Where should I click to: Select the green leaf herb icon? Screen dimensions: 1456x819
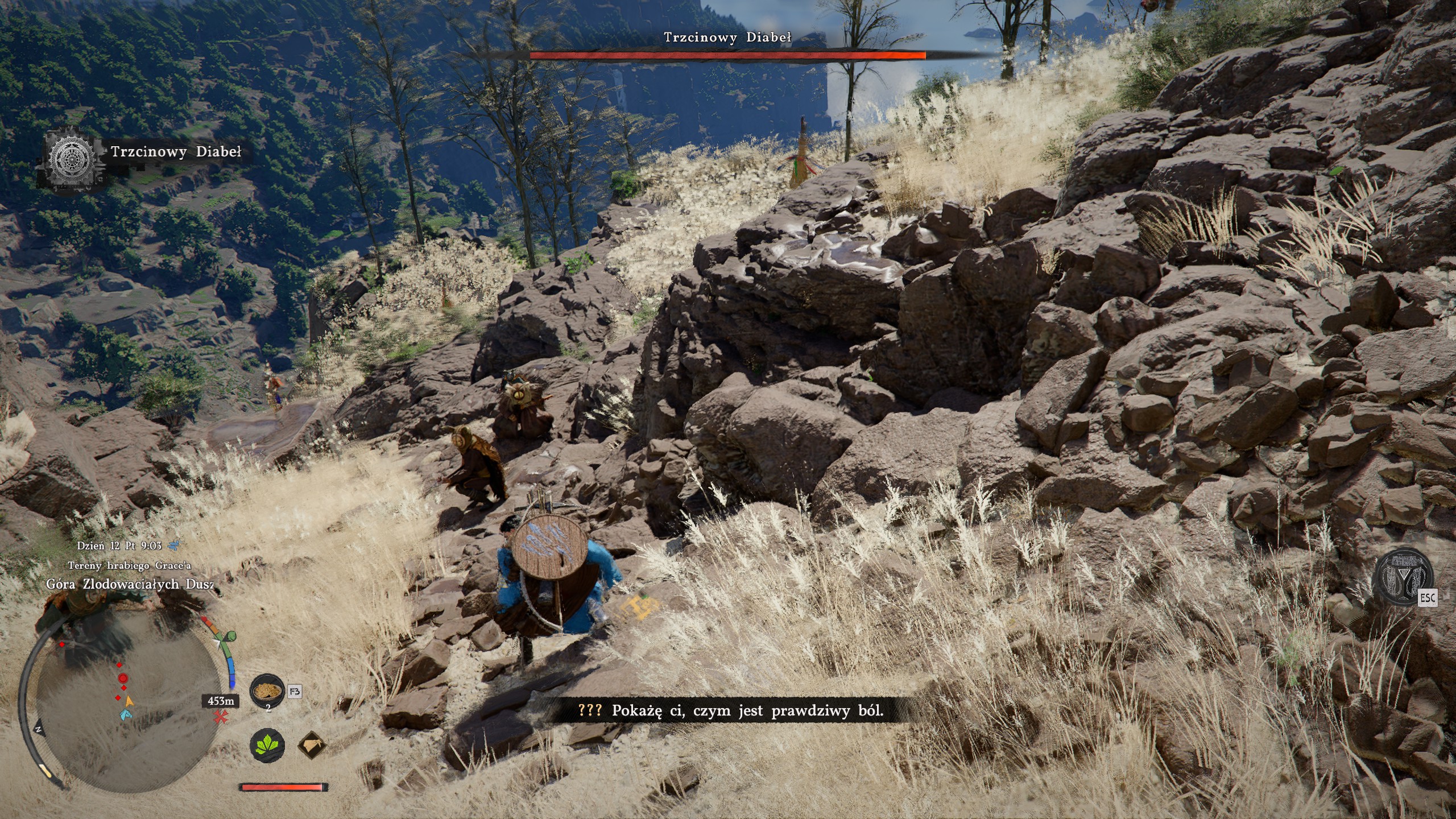click(268, 746)
